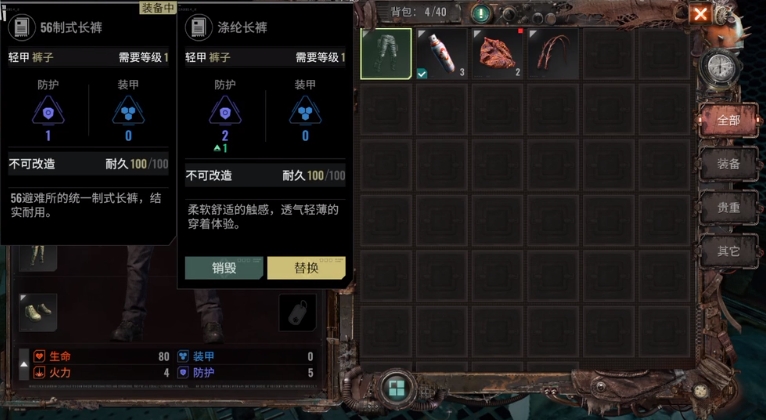The height and width of the screenshot is (420, 766).
Task: Show the 贵重 (valuables) tab
Action: (x=728, y=208)
